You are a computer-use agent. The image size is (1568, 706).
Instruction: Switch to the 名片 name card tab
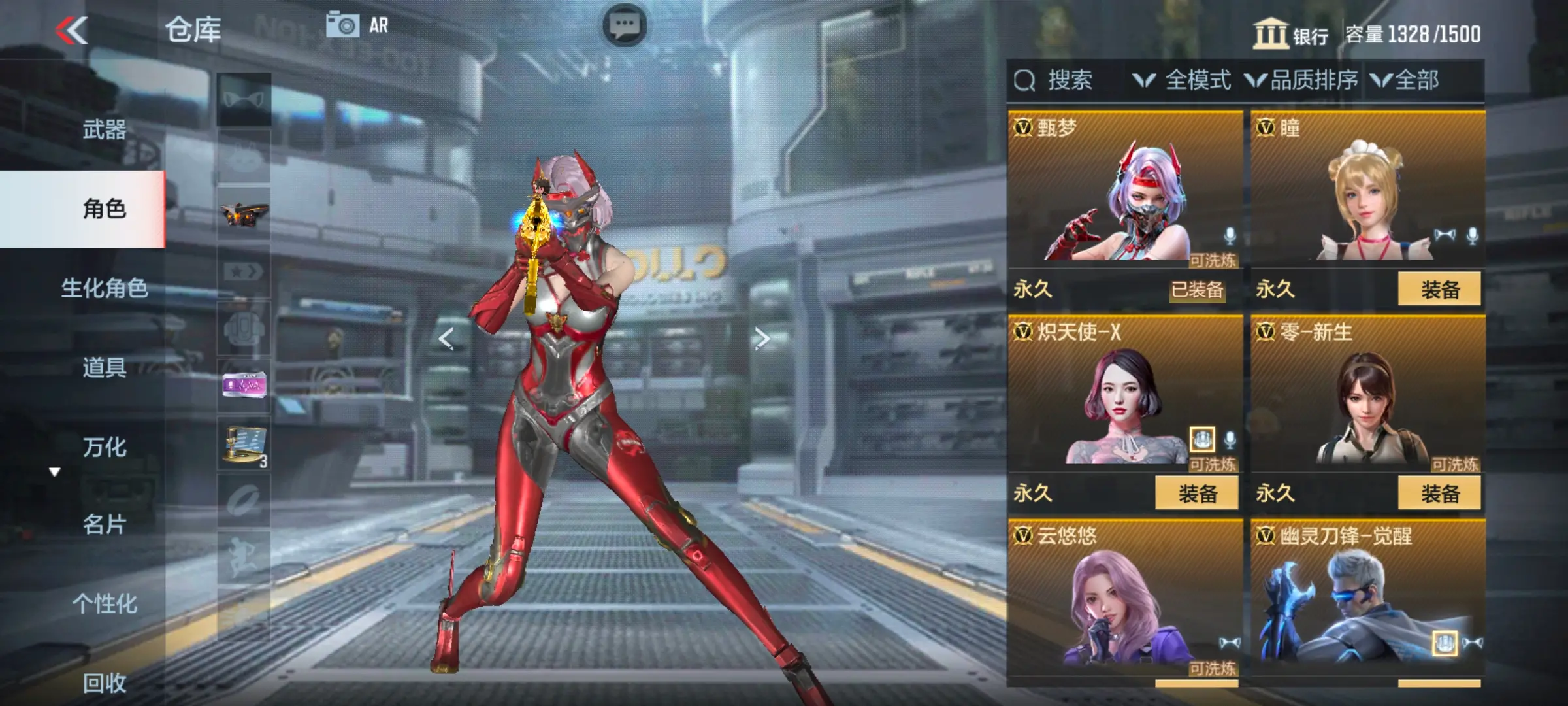(x=104, y=524)
